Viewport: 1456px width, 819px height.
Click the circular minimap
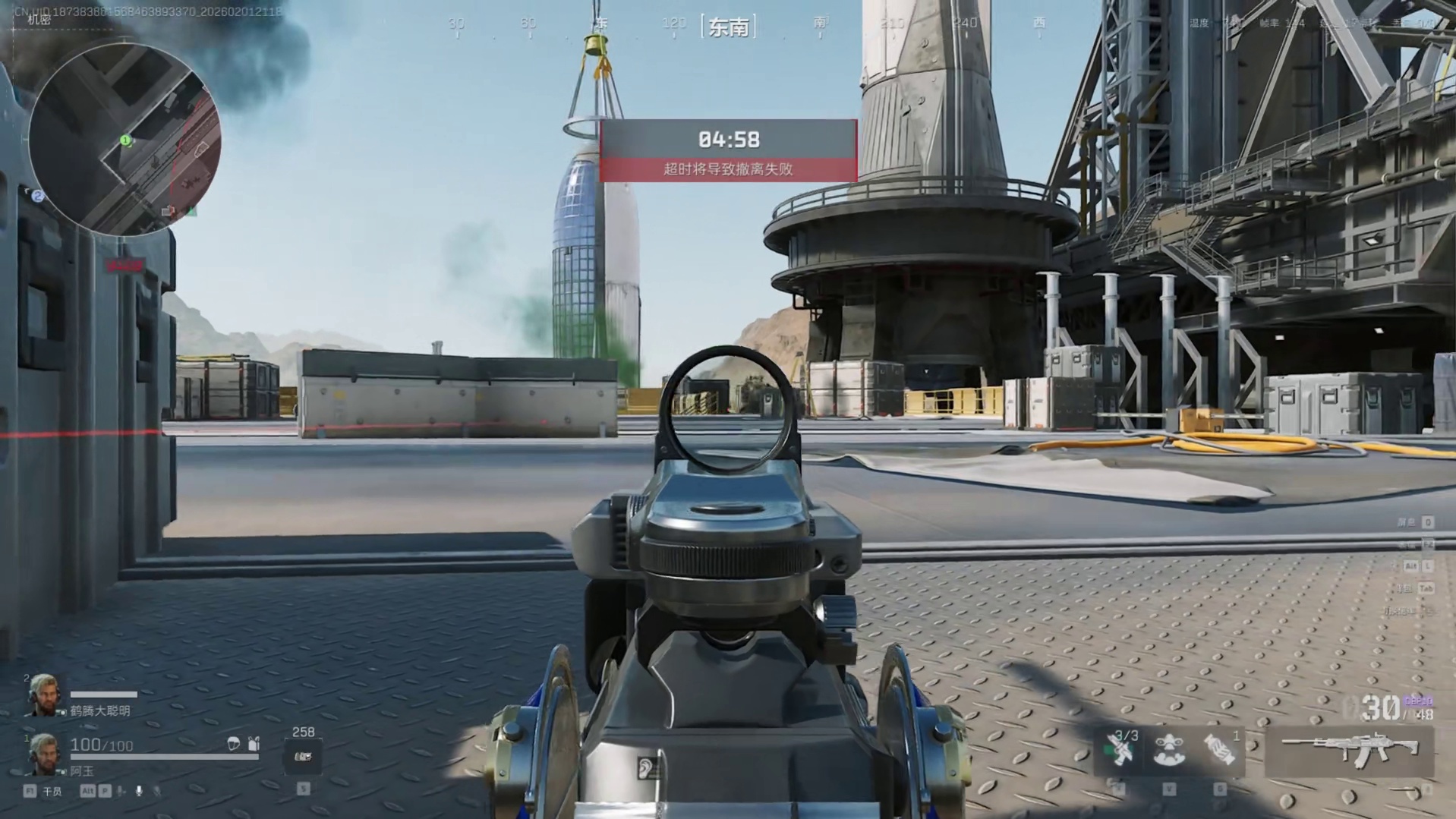(125, 140)
